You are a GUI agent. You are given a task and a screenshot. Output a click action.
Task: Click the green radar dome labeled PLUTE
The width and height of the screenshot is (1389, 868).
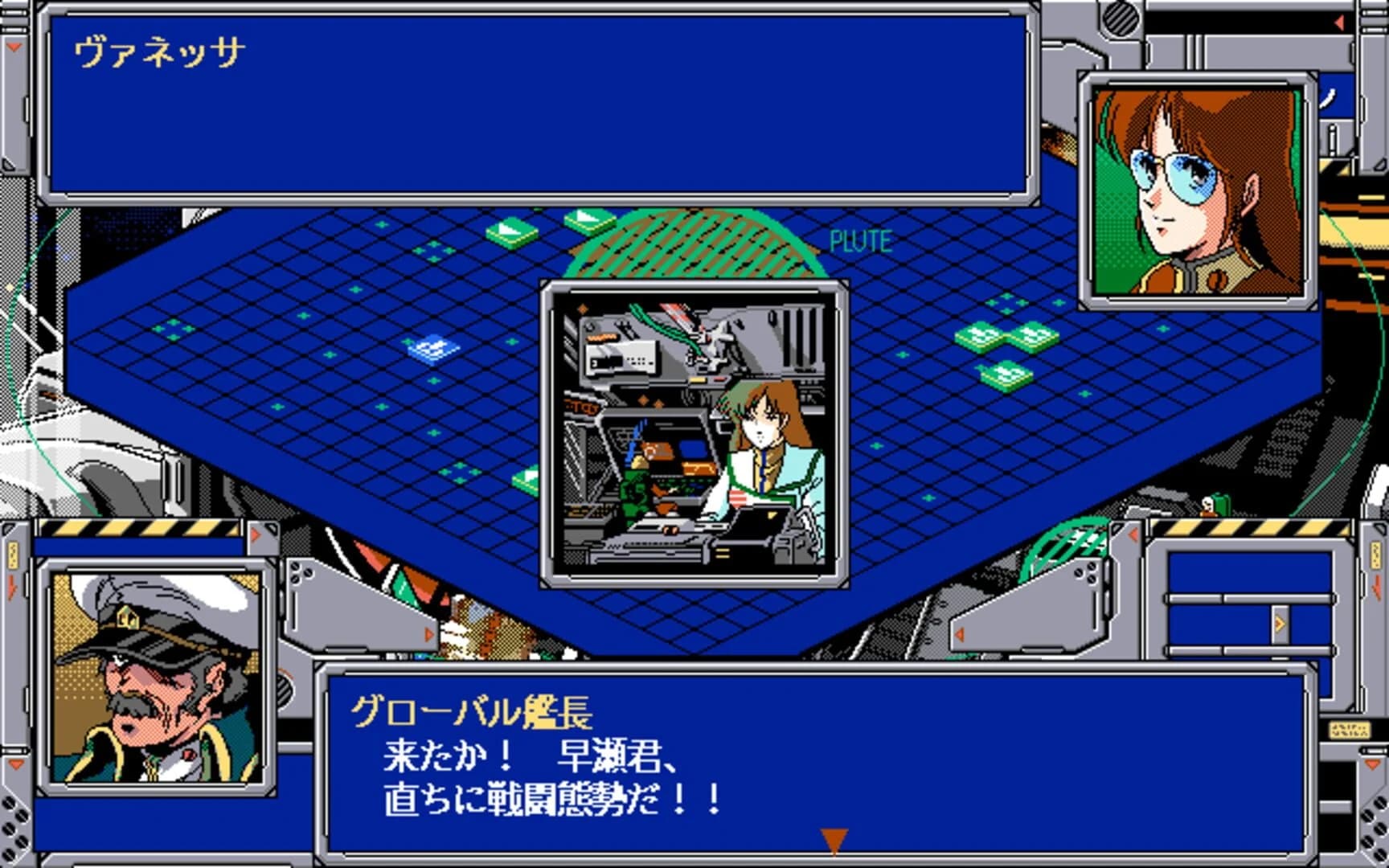(x=699, y=241)
